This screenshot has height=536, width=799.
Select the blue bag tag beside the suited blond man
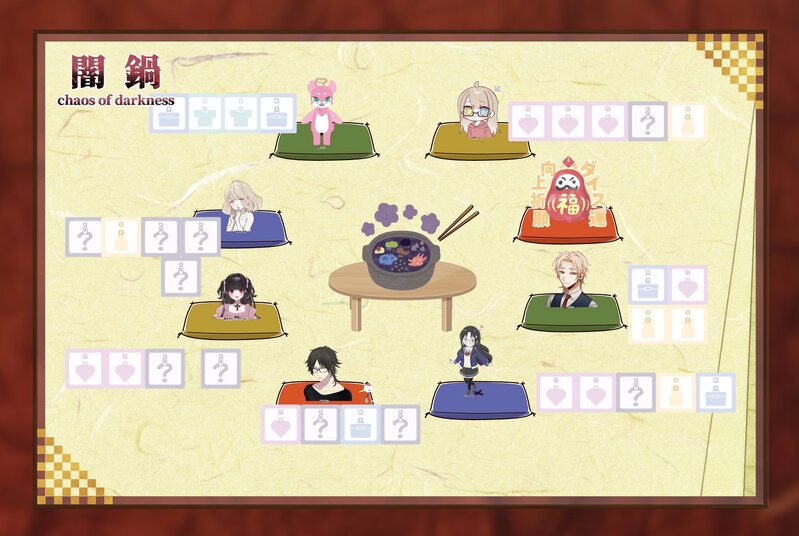tap(648, 285)
